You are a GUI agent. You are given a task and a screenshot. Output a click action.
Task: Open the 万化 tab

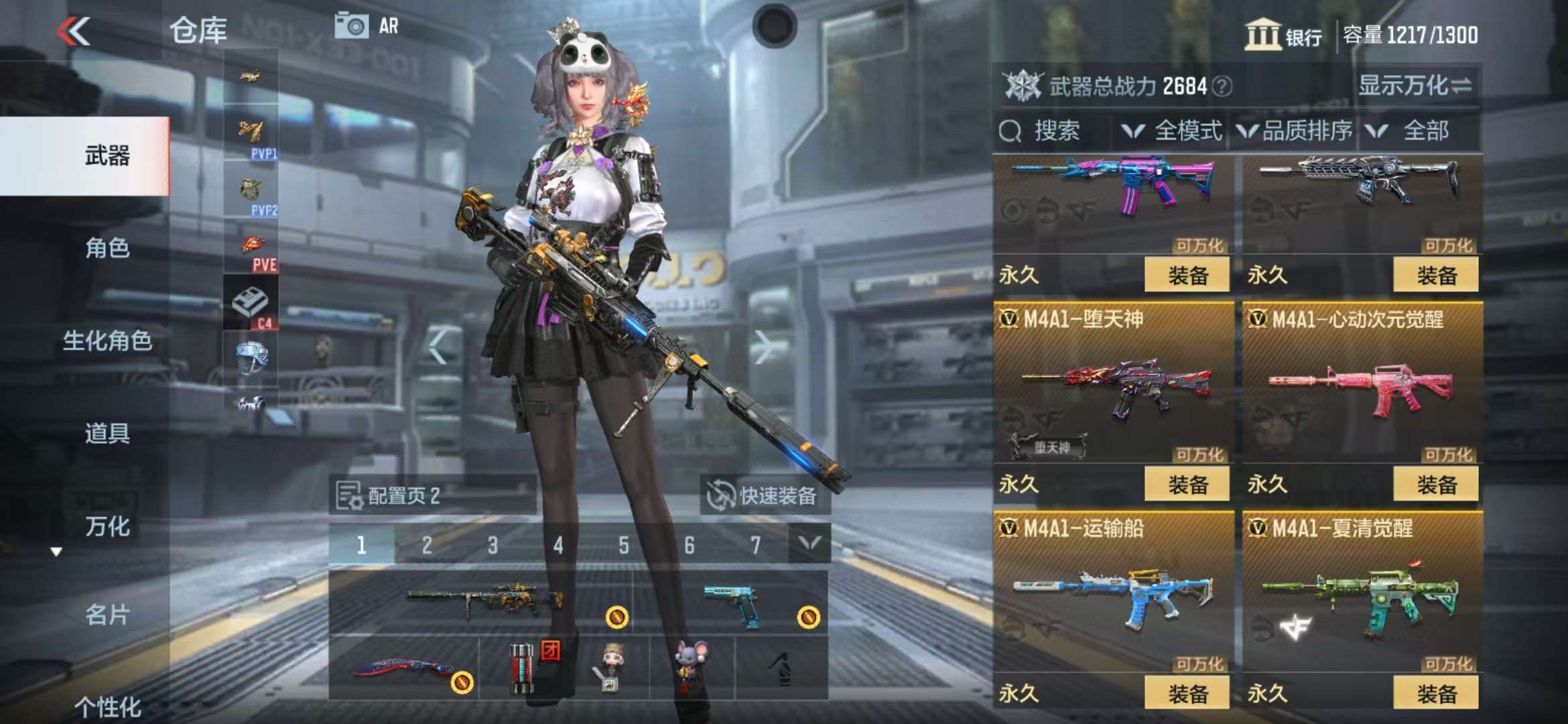[107, 526]
